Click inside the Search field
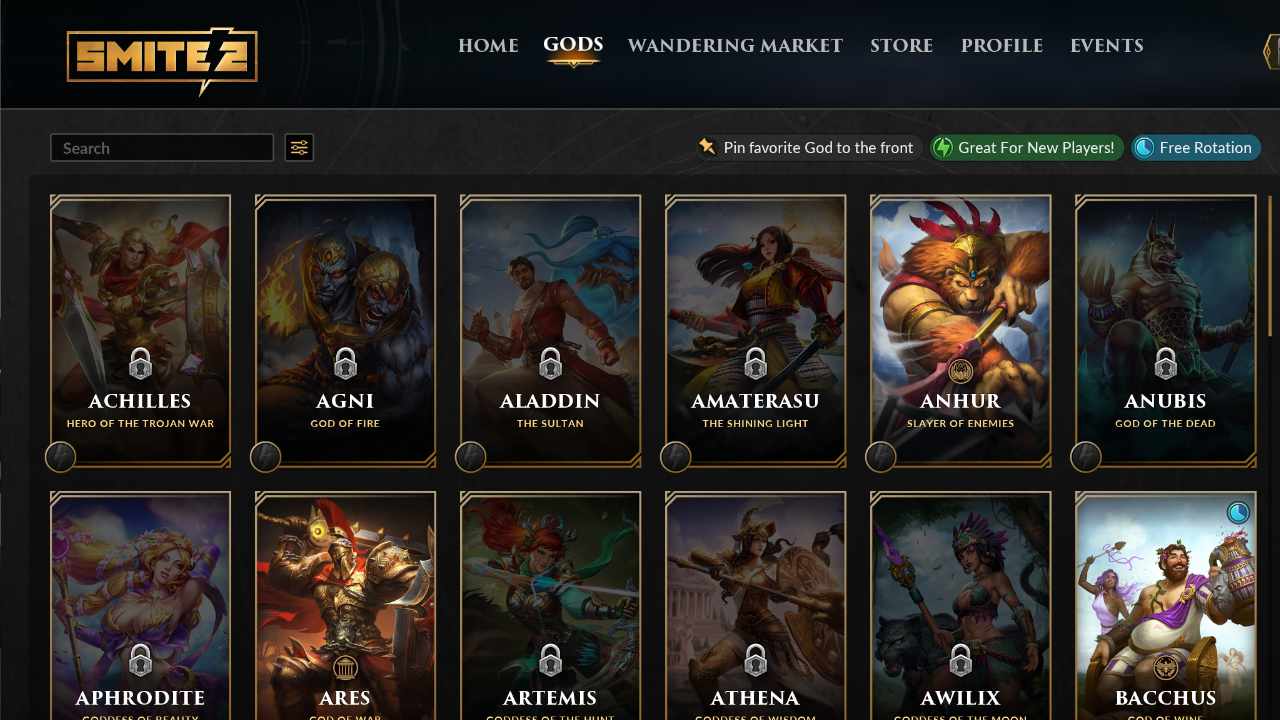1280x720 pixels. tap(160, 147)
